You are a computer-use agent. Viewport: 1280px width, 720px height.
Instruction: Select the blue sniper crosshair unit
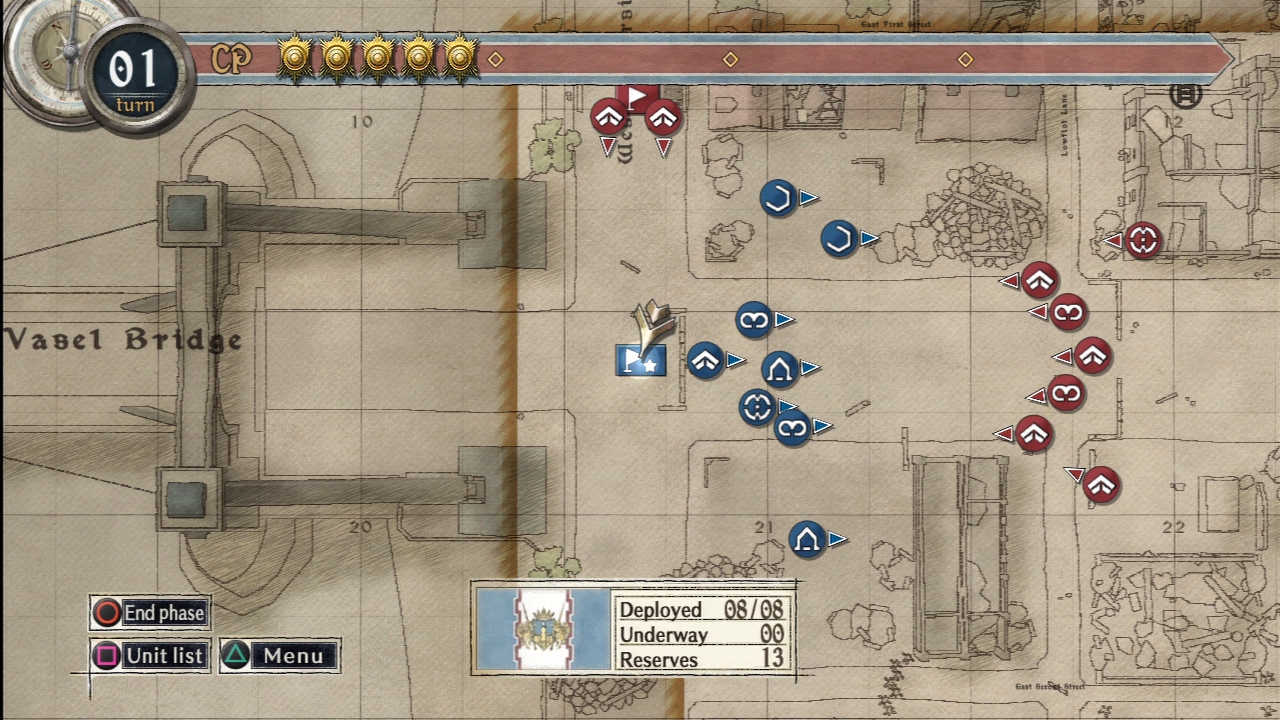(757, 407)
